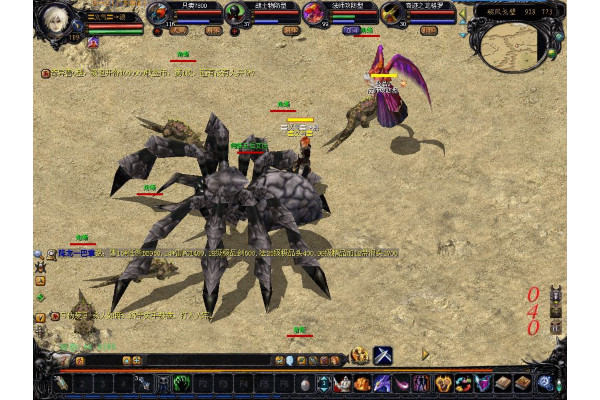Open the crossed swords attack skill
600x400 pixels.
[383, 355]
